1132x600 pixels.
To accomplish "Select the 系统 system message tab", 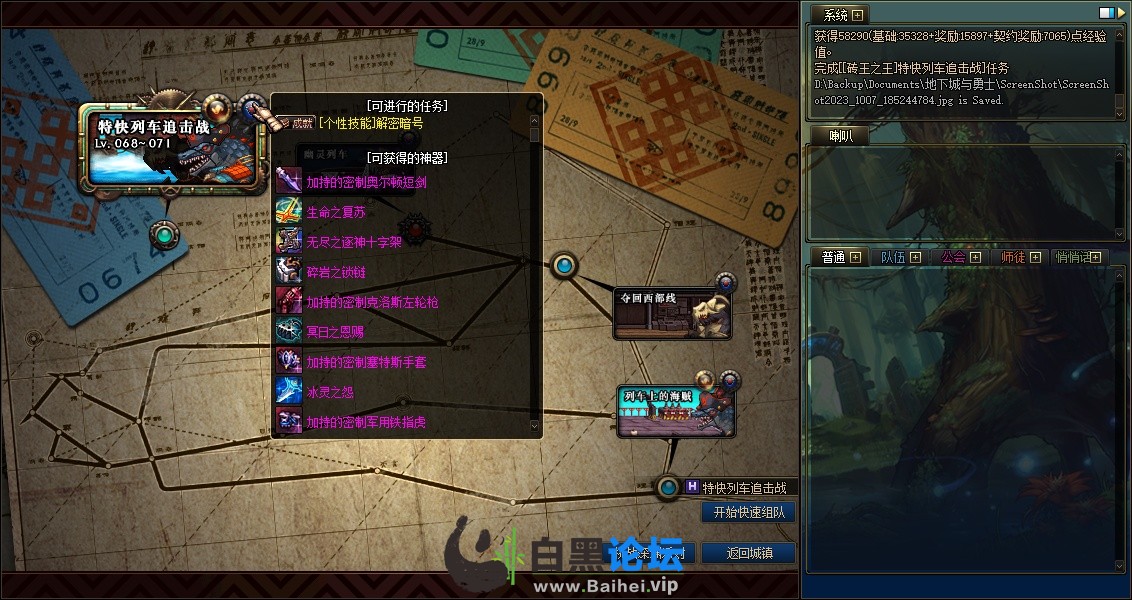I will coord(835,15).
